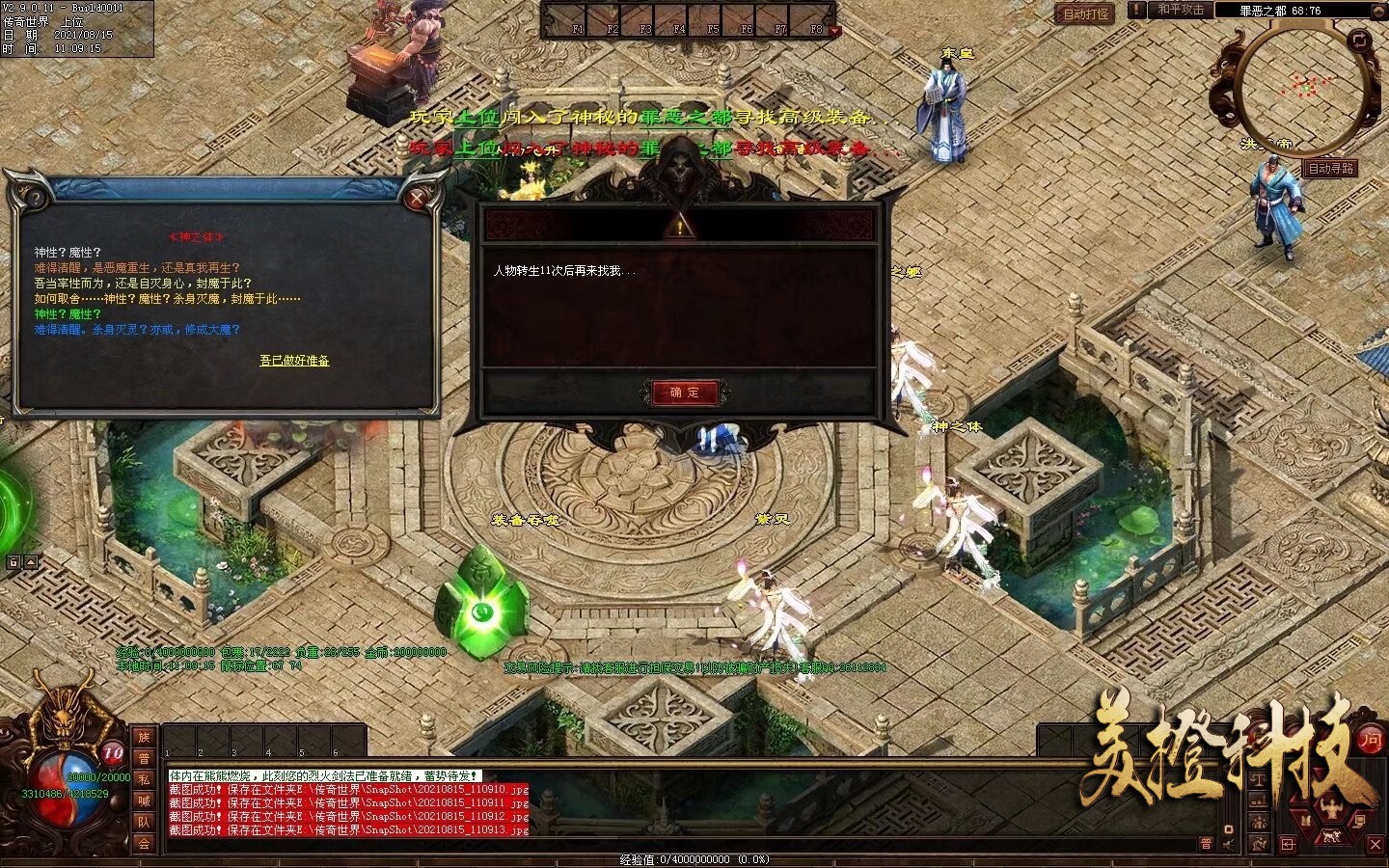
Task: Open the 会 guild chat channel
Action: [x=144, y=843]
